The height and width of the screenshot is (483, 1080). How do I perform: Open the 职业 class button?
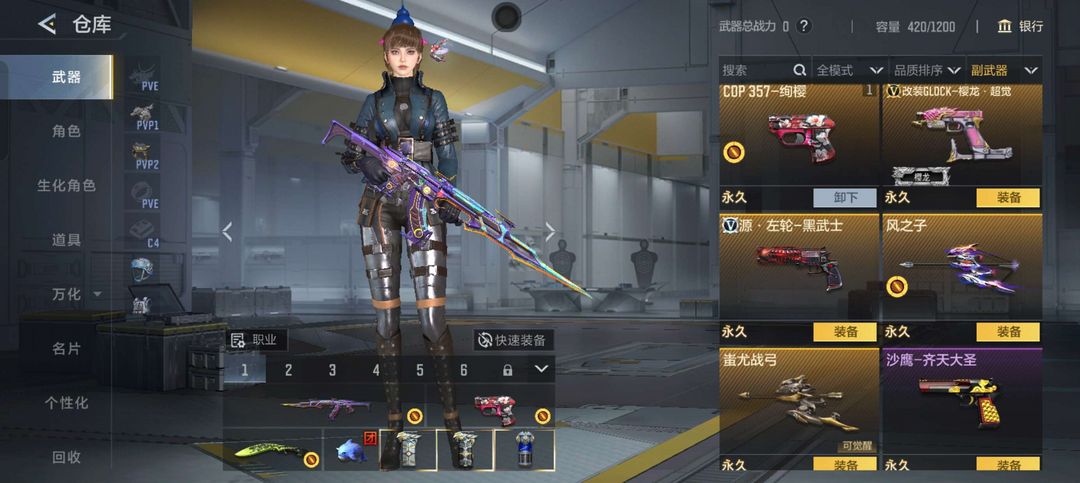pyautogui.click(x=254, y=340)
